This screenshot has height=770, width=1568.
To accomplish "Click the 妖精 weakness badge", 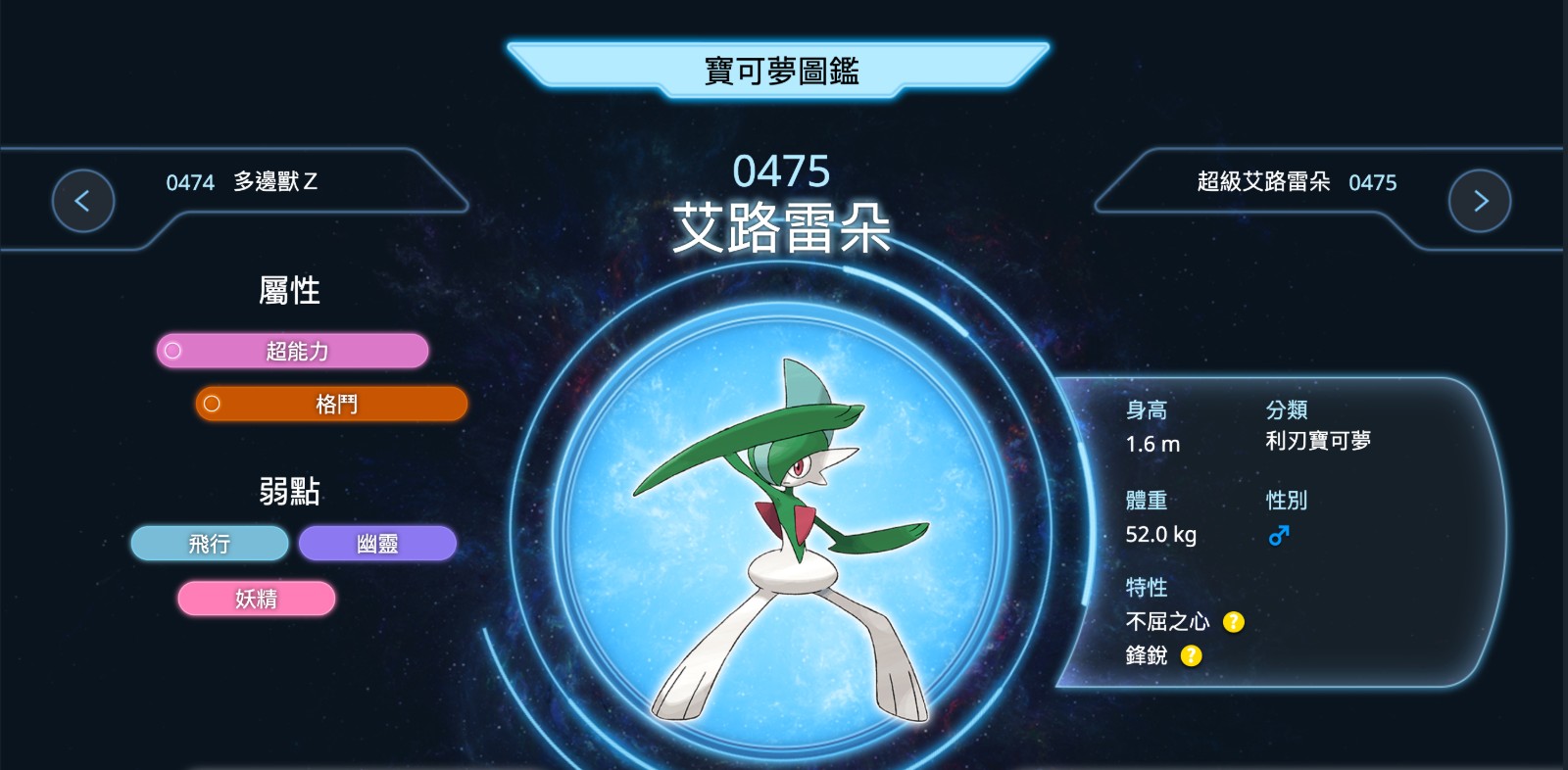I will [256, 599].
